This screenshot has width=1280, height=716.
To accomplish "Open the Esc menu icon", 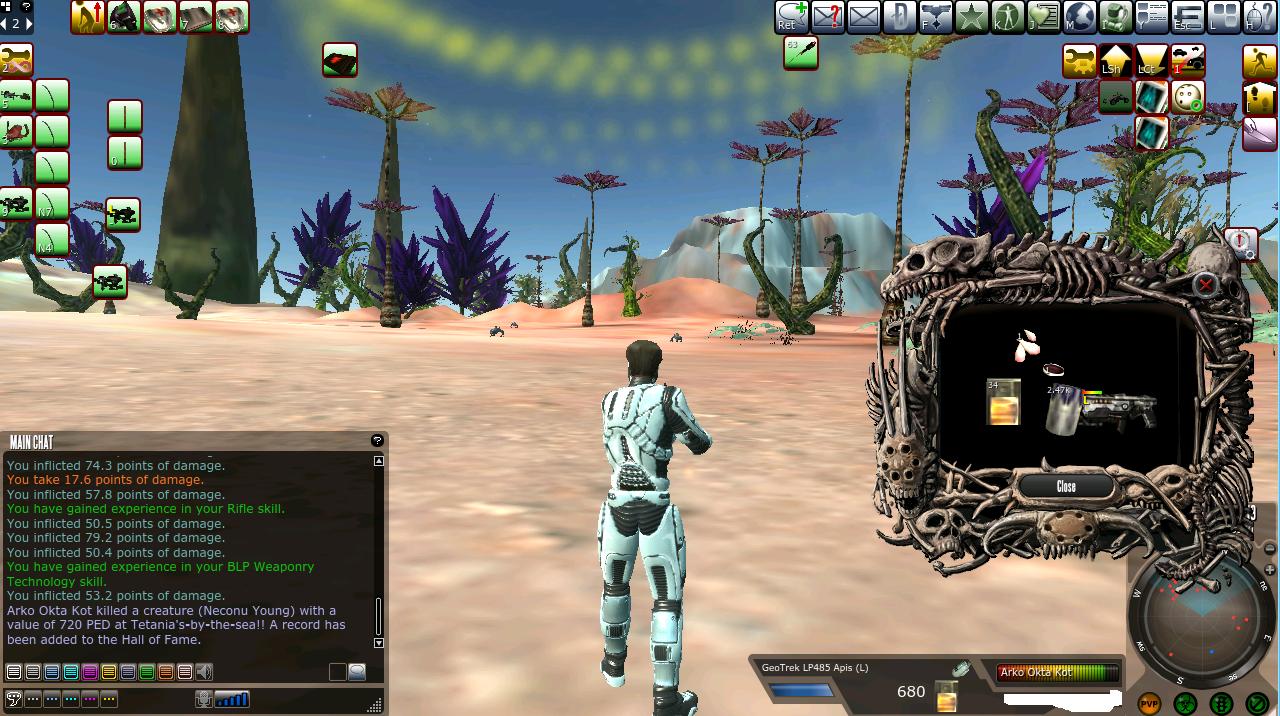I will click(1187, 16).
